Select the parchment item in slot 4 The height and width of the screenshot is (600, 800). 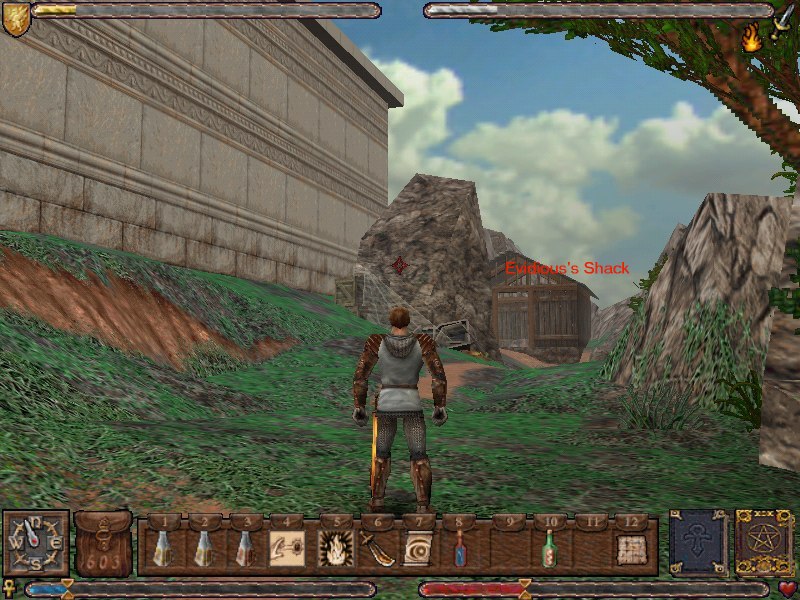click(x=287, y=549)
